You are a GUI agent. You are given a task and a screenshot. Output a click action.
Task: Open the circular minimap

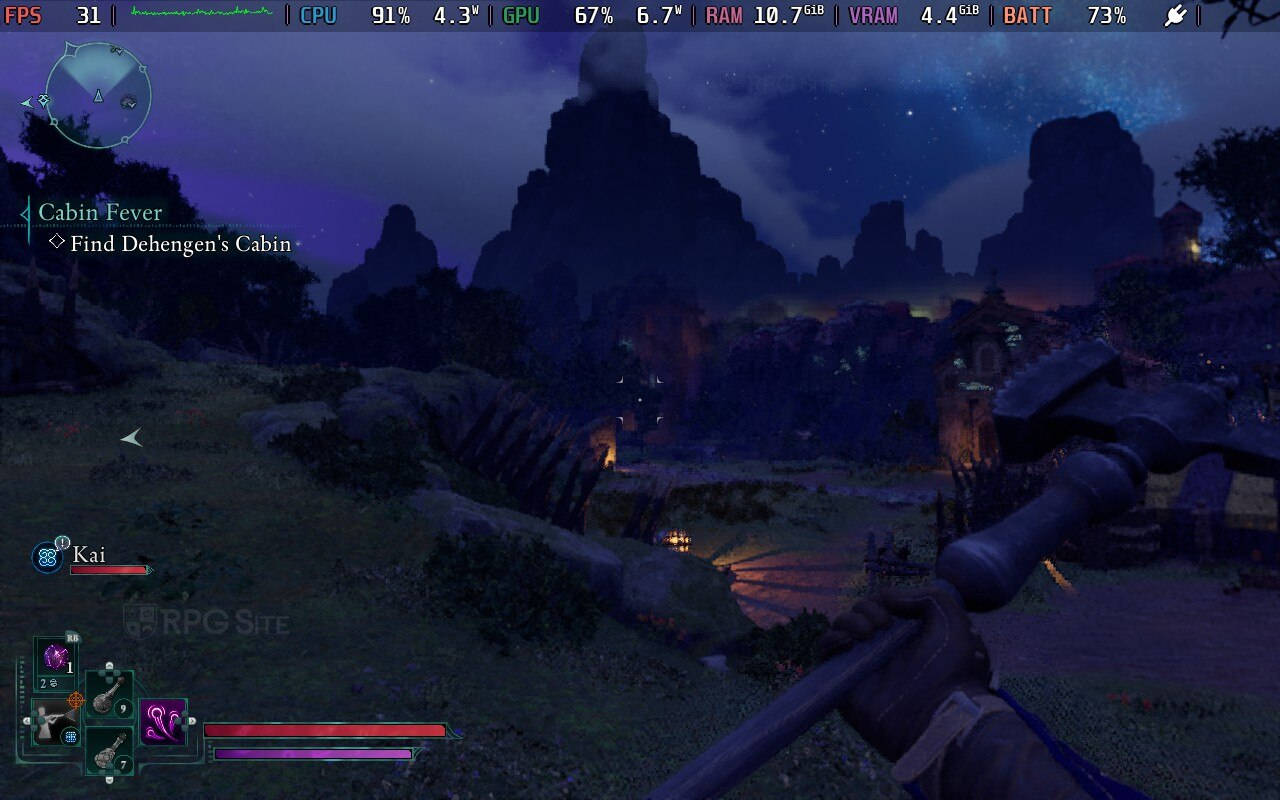[98, 96]
